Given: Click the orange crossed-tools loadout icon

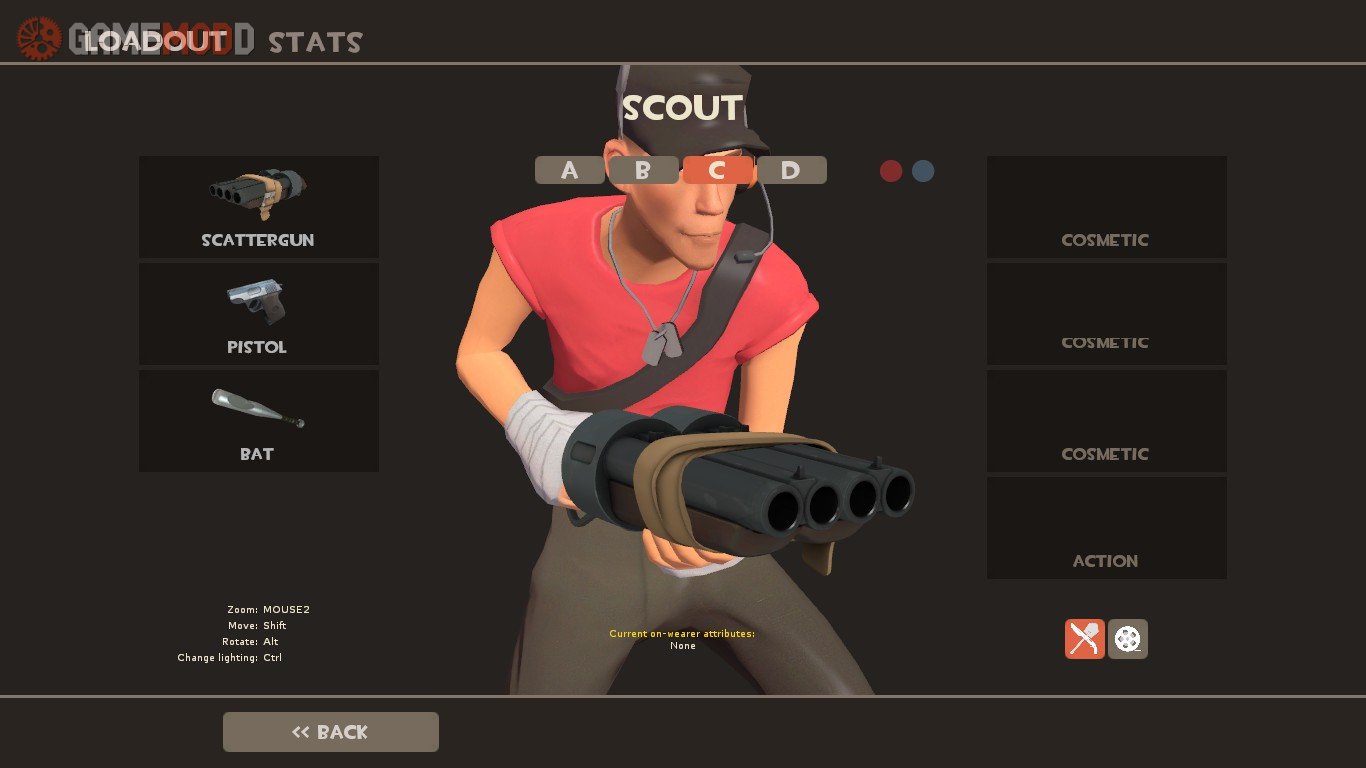Looking at the screenshot, I should coord(1084,639).
